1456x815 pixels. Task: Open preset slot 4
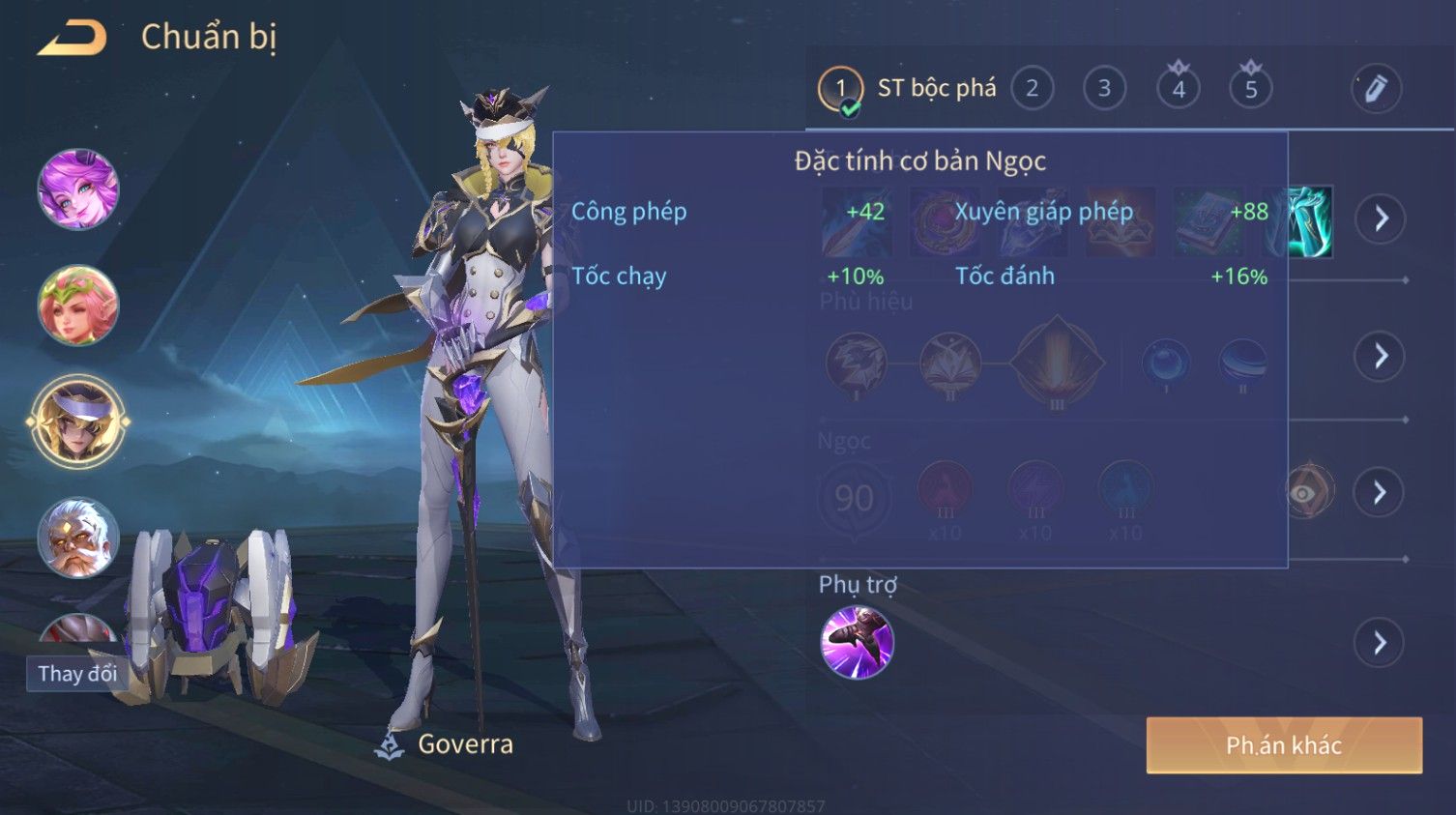pos(1178,89)
